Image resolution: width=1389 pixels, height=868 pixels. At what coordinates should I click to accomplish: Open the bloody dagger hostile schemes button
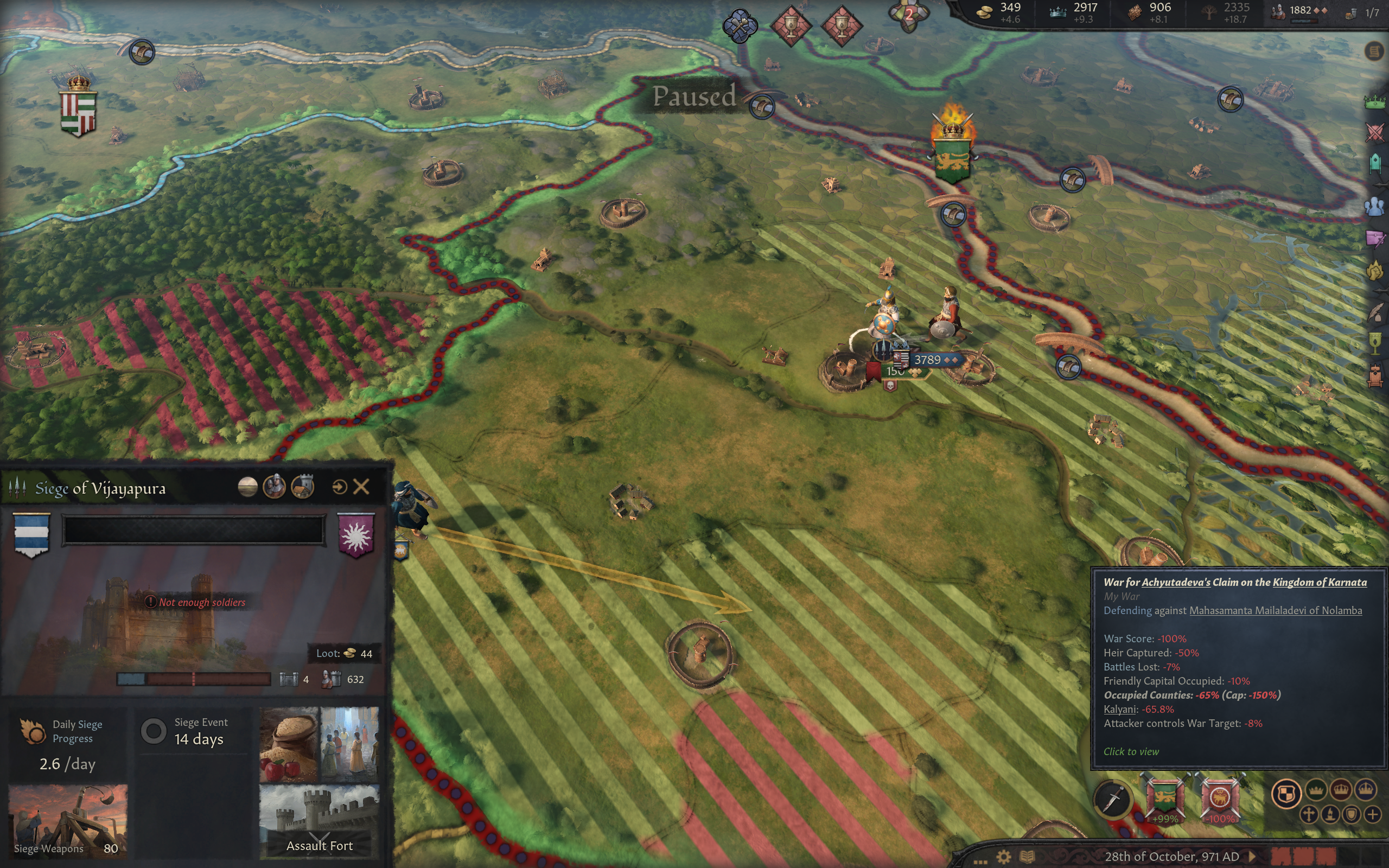coord(1112,799)
